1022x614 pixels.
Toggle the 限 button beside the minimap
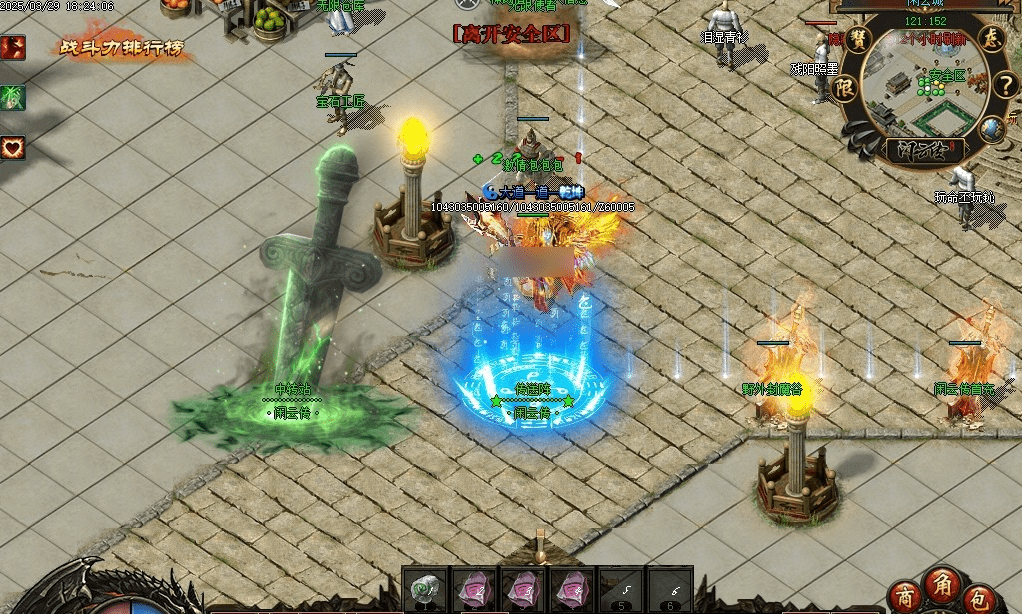click(x=845, y=88)
